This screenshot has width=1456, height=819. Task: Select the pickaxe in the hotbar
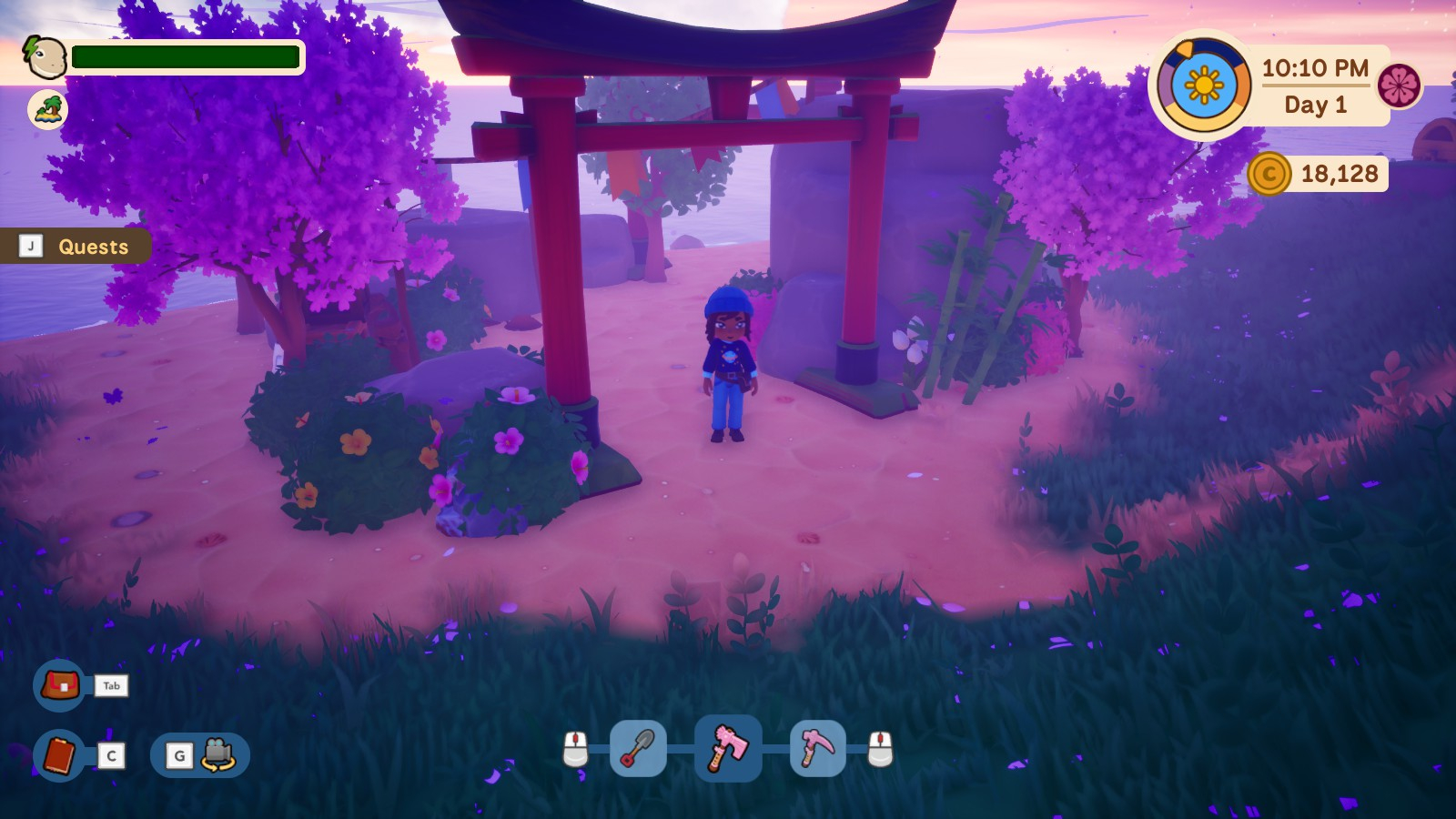(817, 749)
